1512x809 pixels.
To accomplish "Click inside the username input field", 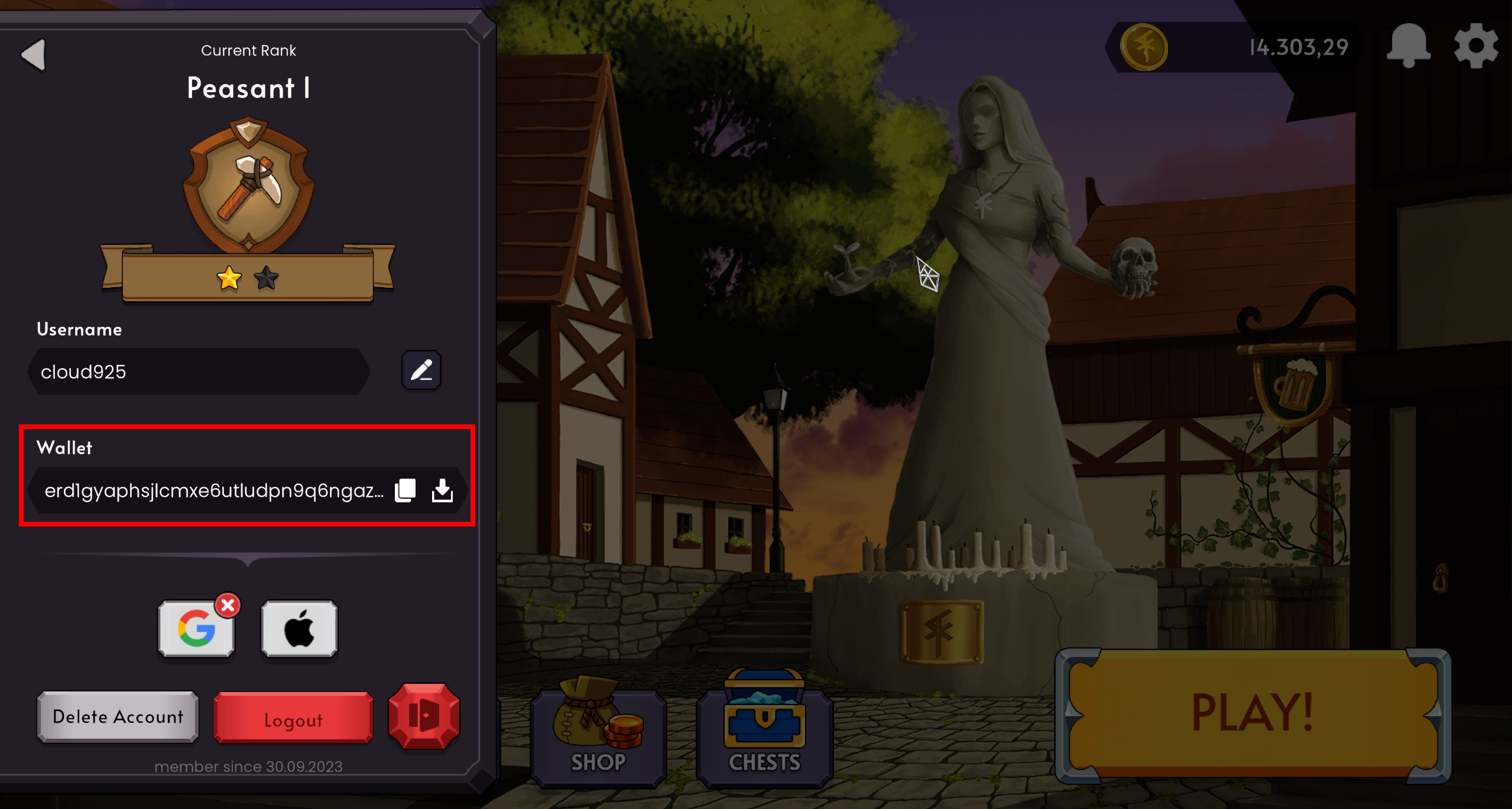I will [198, 371].
